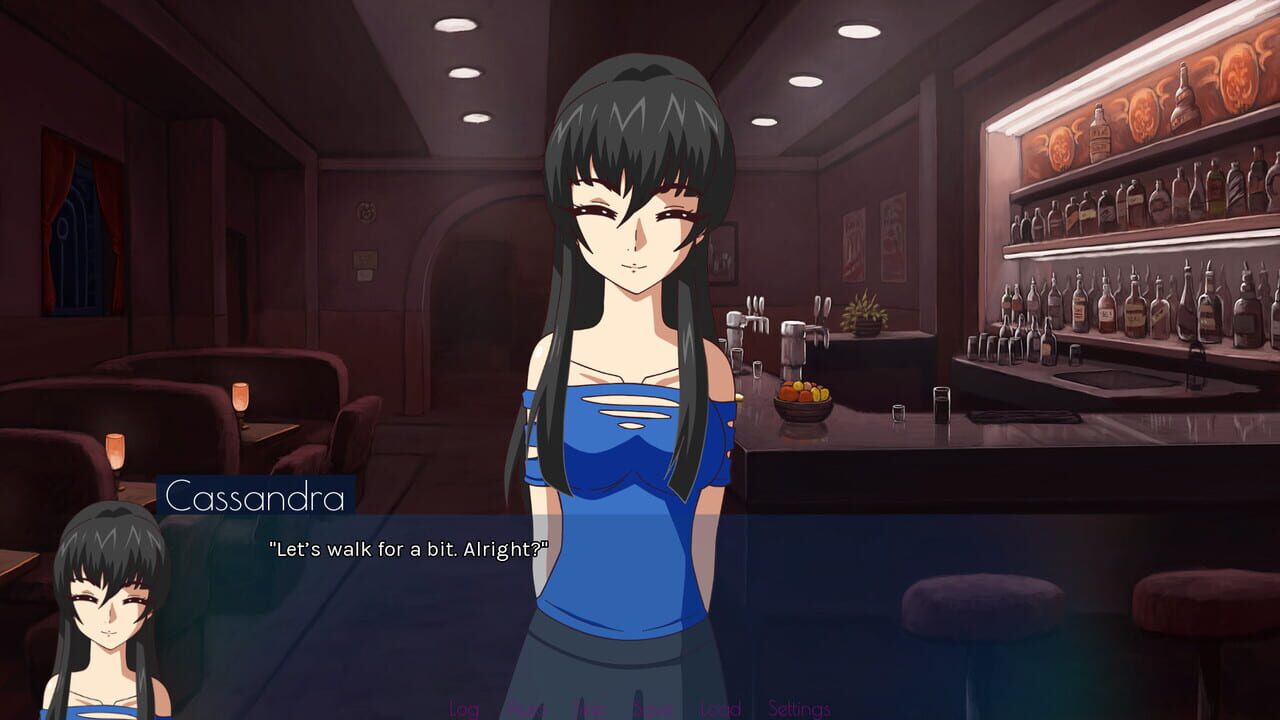
Task: Click the fruit bowl on the bar
Action: click(x=803, y=398)
